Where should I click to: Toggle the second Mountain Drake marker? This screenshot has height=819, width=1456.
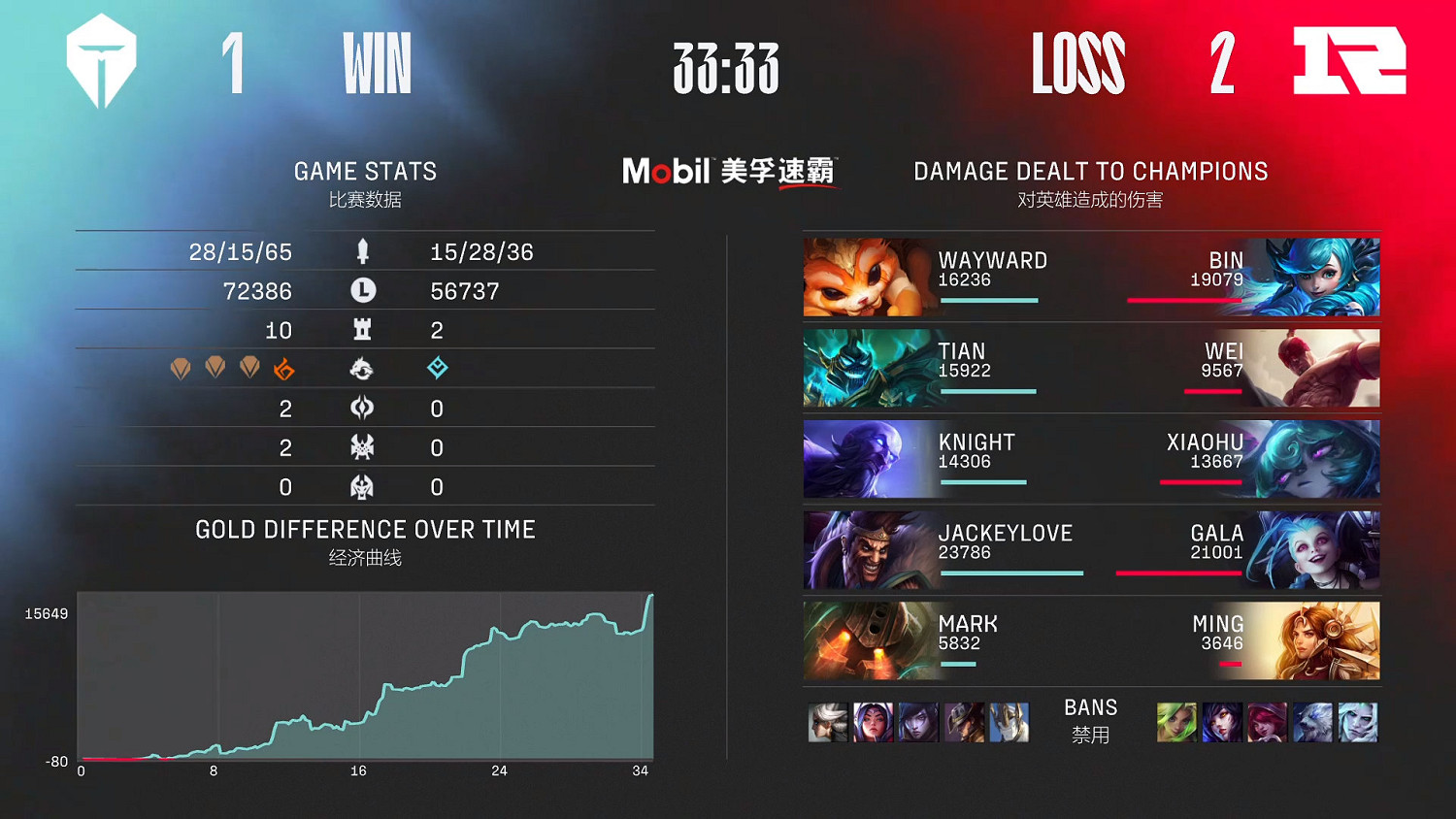pos(215,368)
